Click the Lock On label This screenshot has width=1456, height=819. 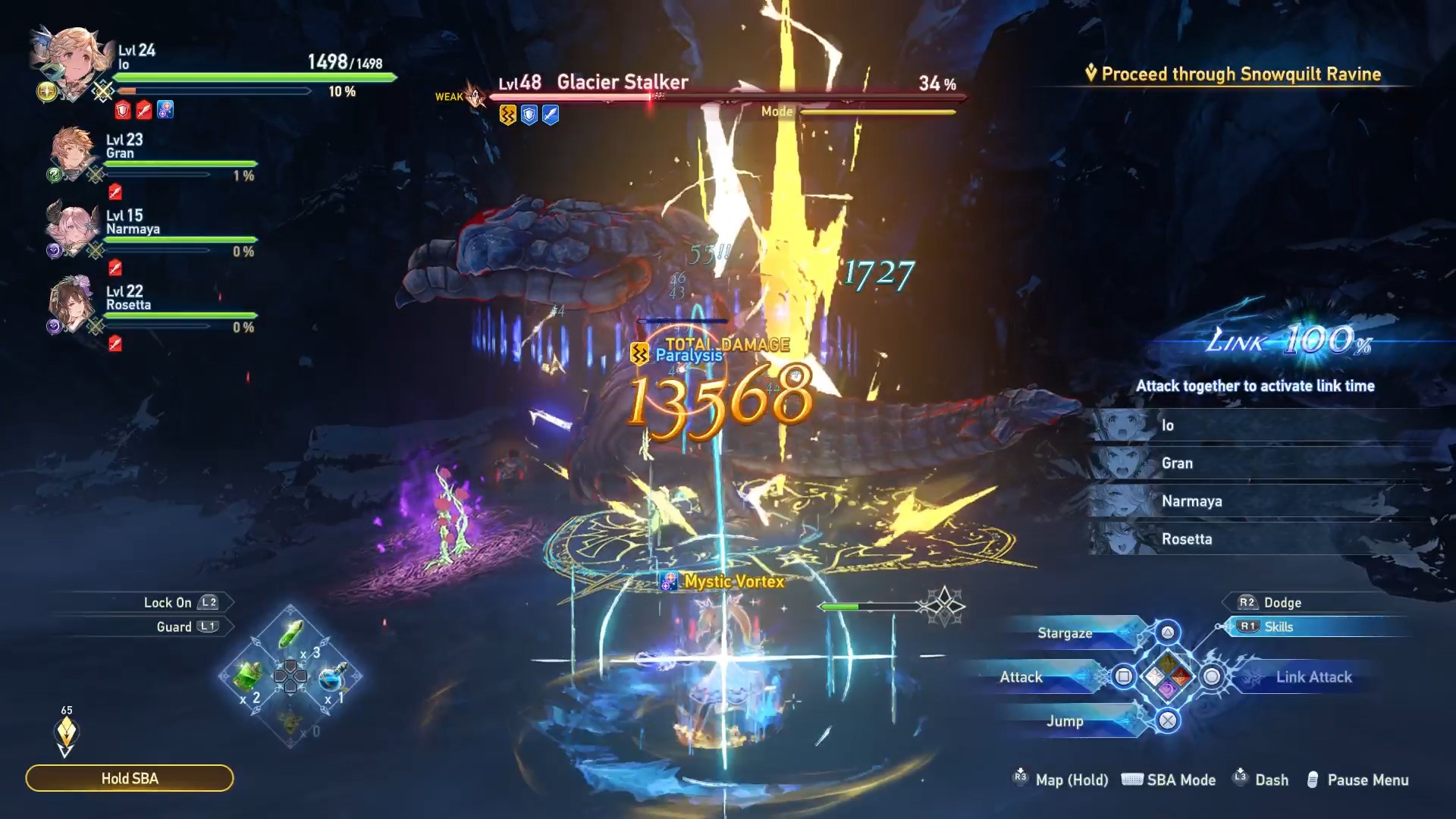[168, 603]
